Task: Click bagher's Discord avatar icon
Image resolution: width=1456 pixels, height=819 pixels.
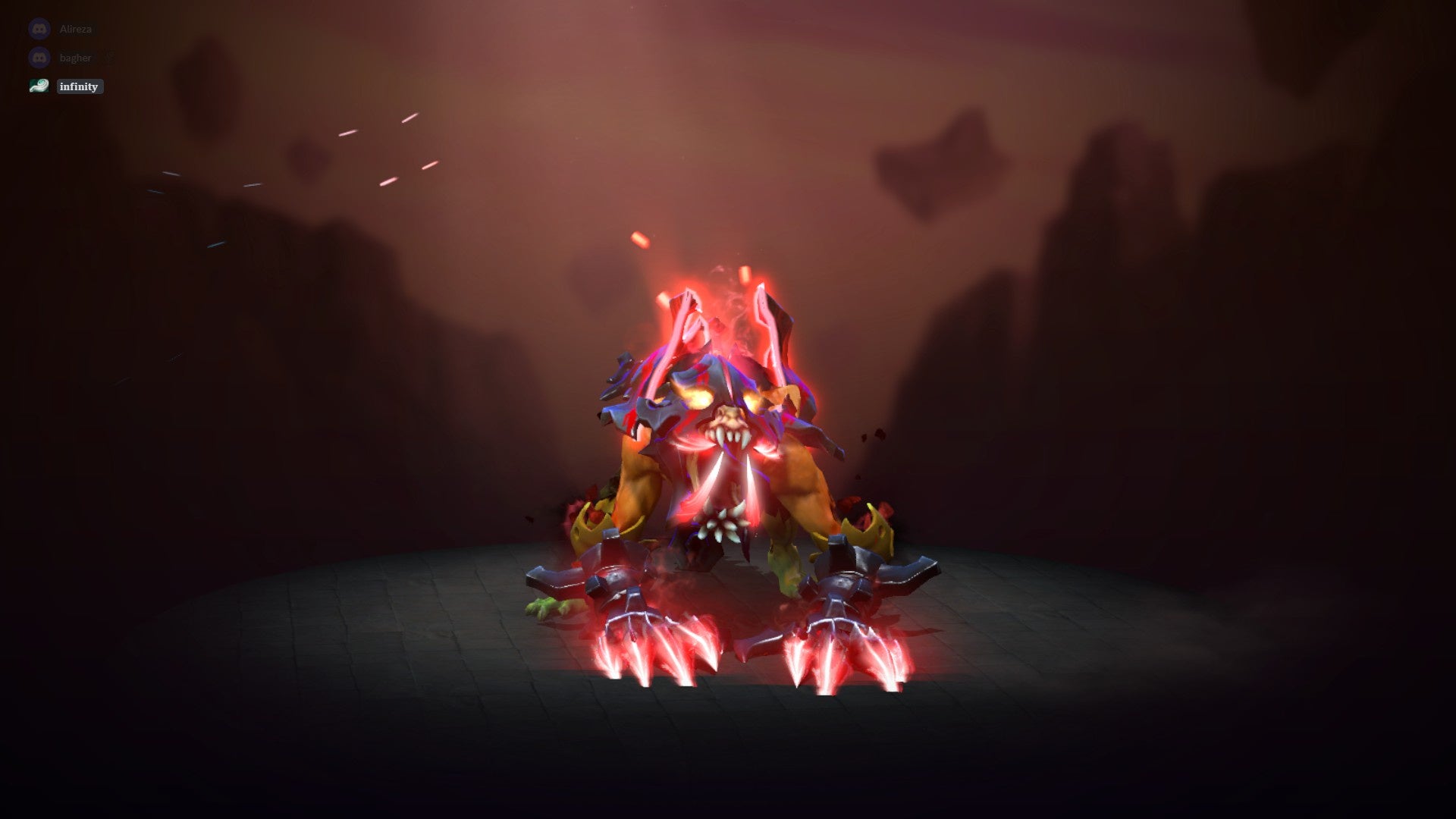Action: 39,57
